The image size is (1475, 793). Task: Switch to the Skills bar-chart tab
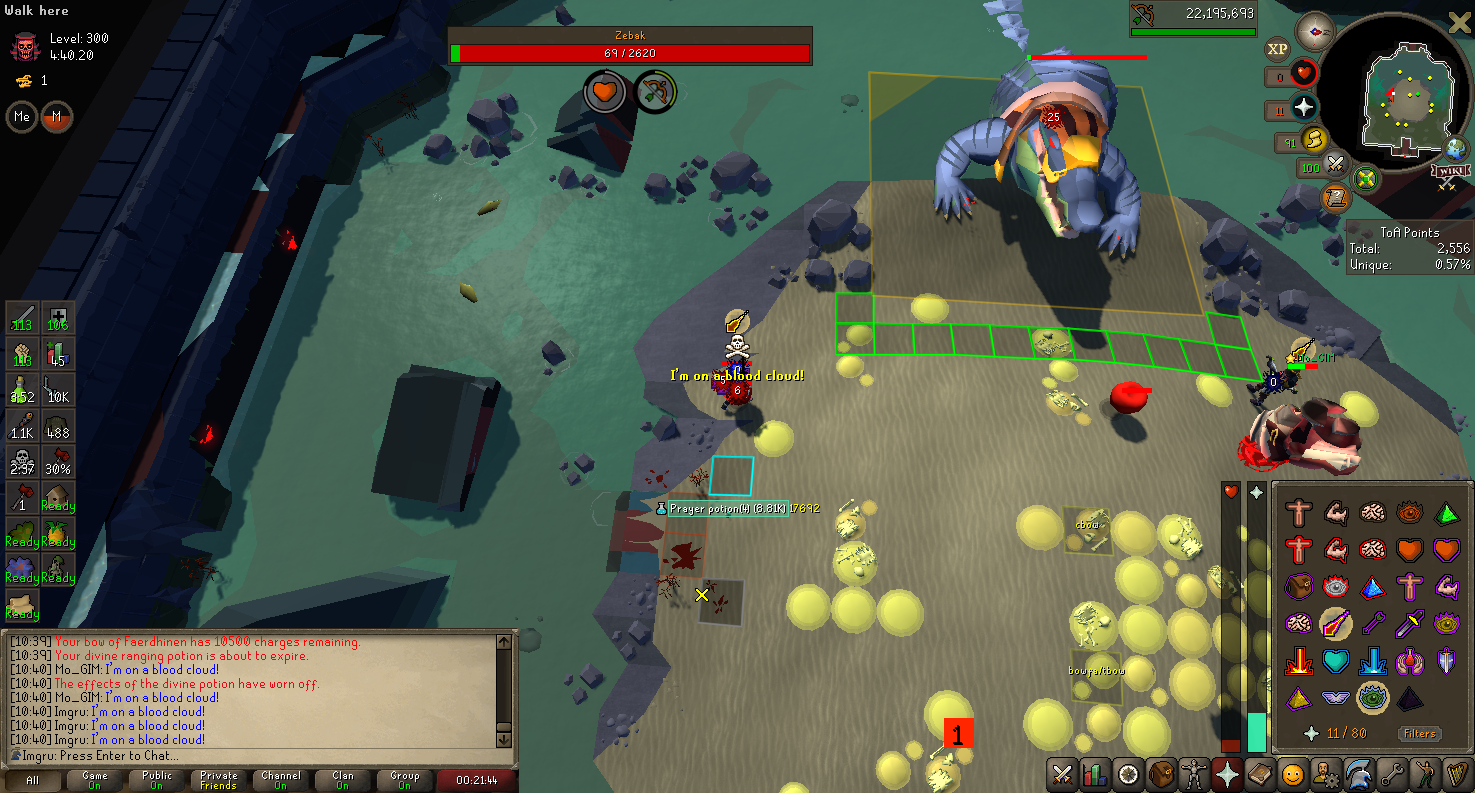pyautogui.click(x=1096, y=774)
